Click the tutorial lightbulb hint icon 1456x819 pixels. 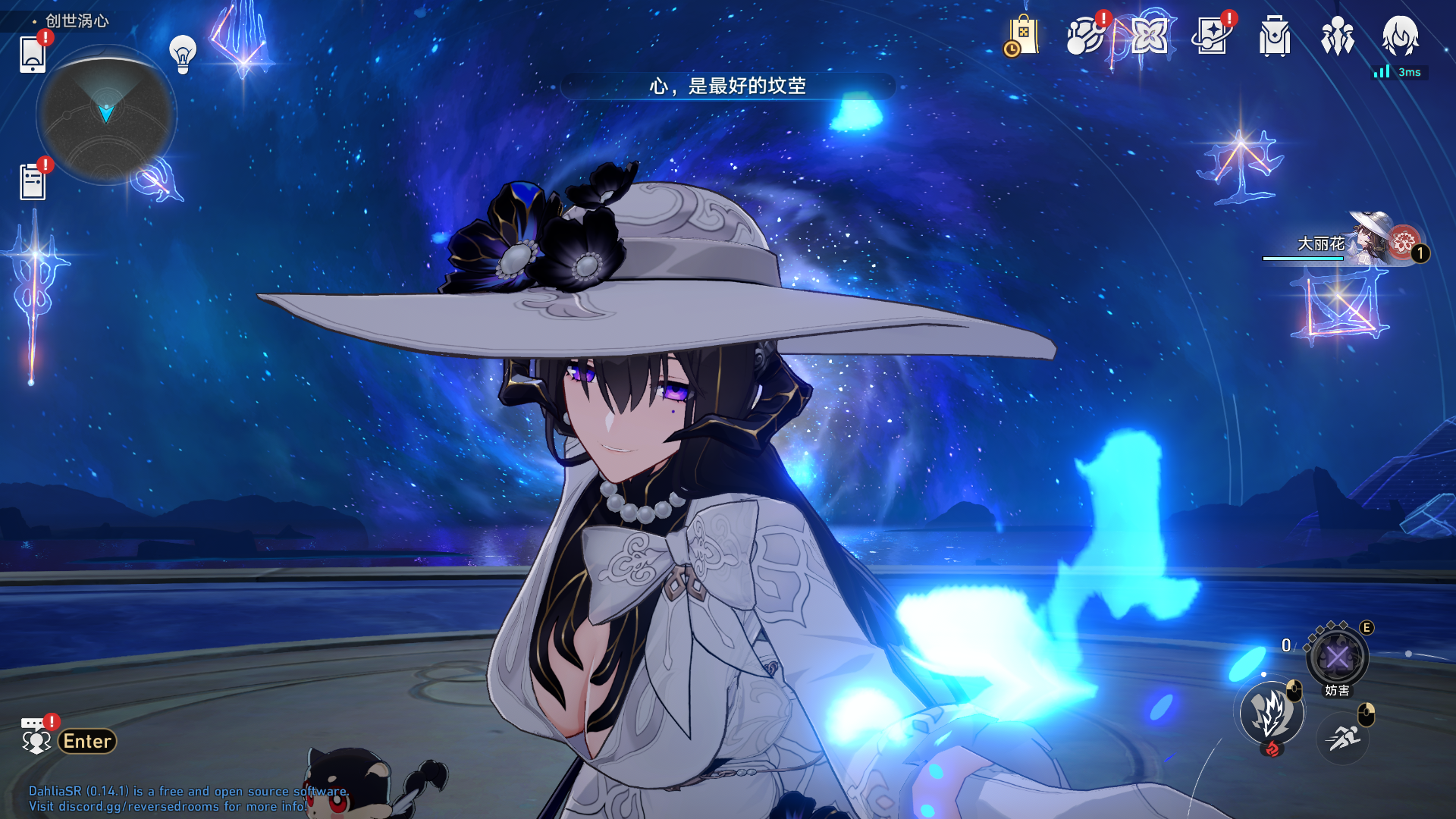click(180, 54)
